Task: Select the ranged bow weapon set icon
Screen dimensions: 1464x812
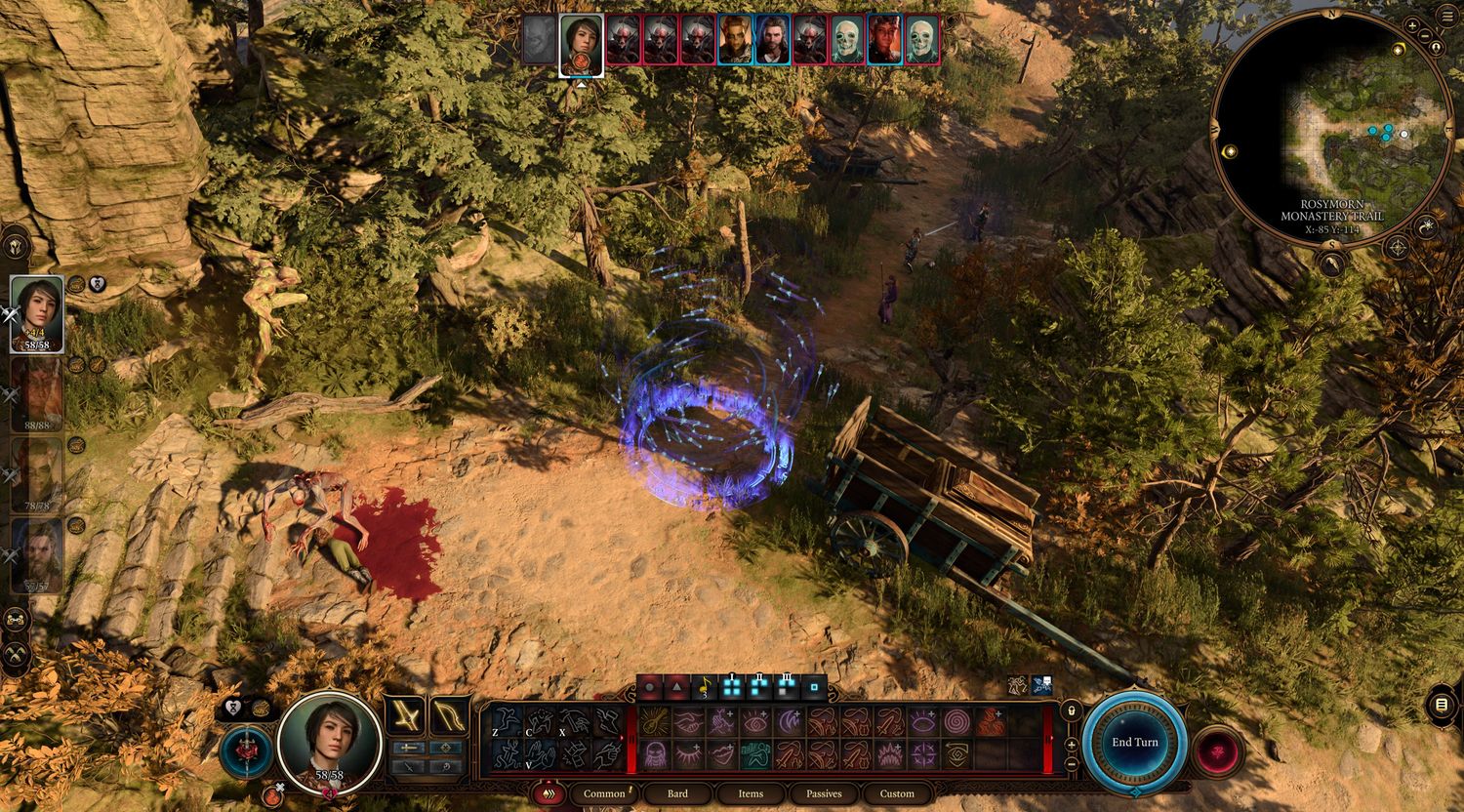Action: [449, 716]
